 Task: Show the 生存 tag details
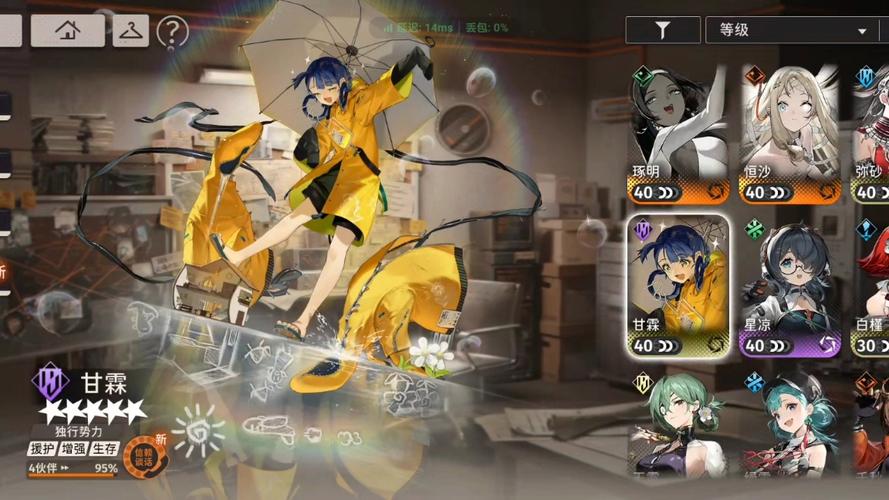104,449
